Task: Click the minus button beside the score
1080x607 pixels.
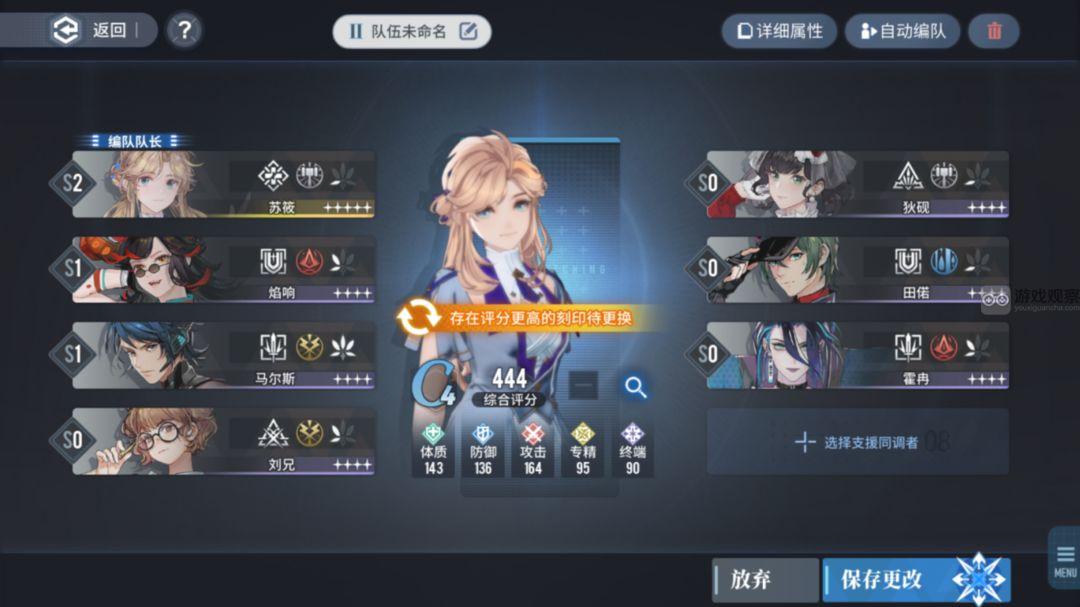Action: [x=585, y=386]
